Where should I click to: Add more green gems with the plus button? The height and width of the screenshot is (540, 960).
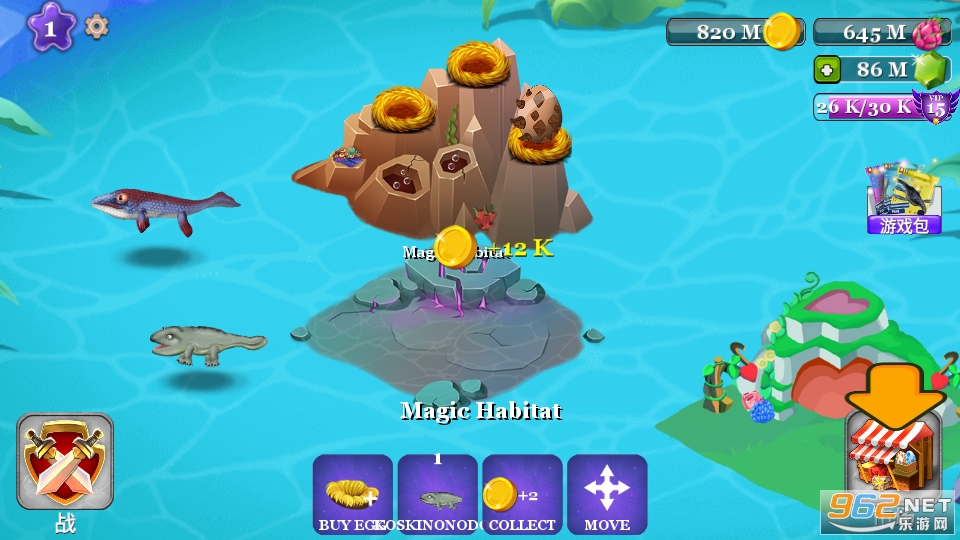pyautogui.click(x=827, y=70)
